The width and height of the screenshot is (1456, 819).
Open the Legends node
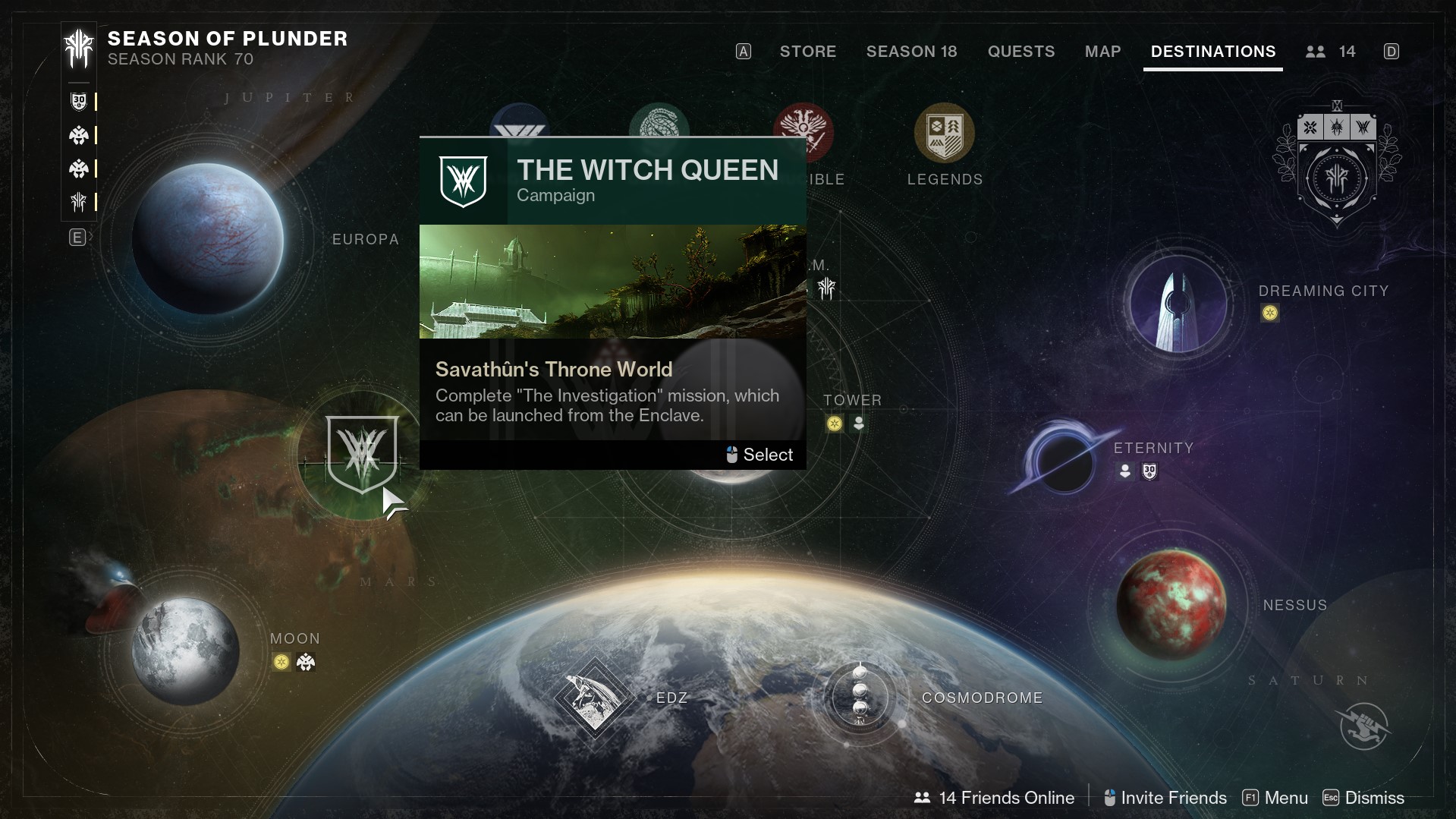pyautogui.click(x=944, y=134)
